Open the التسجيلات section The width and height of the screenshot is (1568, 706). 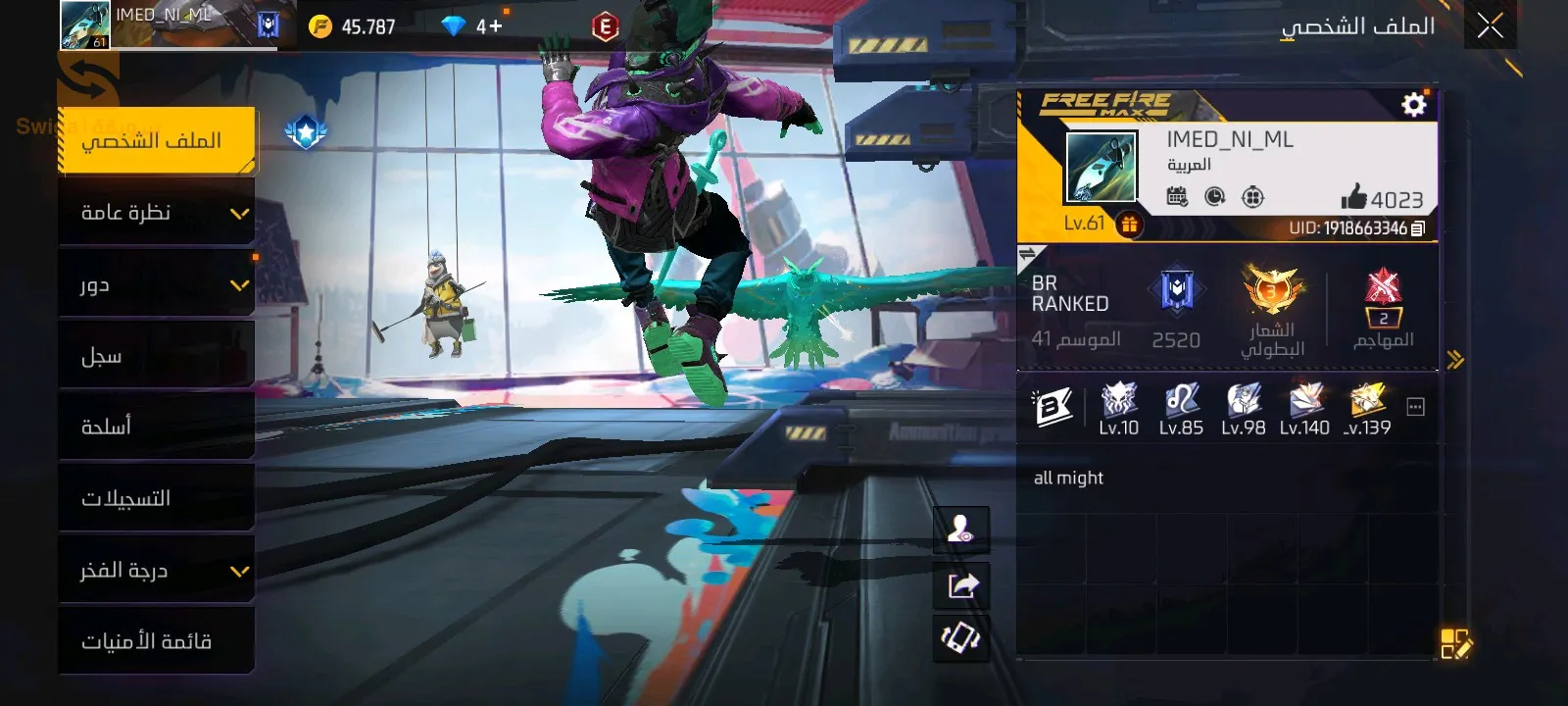[x=157, y=498]
